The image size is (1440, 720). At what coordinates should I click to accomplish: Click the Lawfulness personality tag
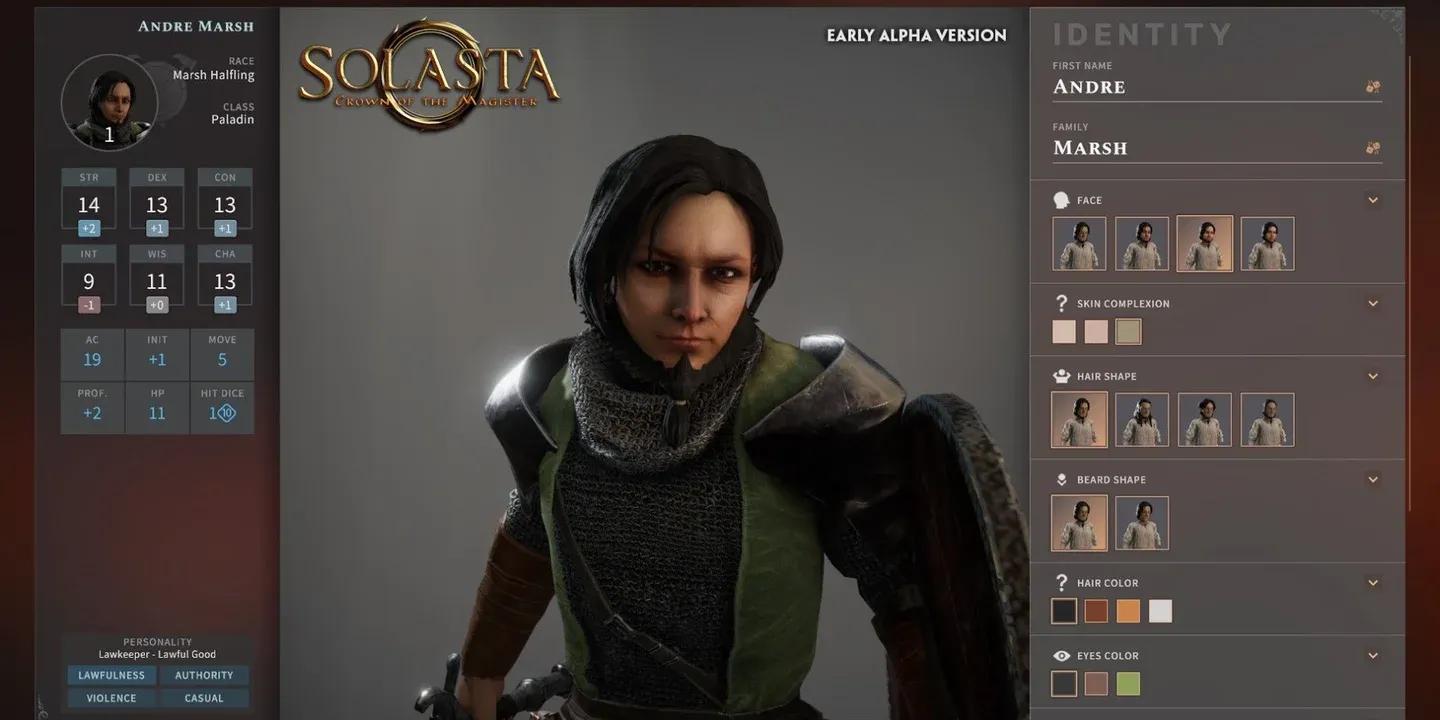[111, 675]
